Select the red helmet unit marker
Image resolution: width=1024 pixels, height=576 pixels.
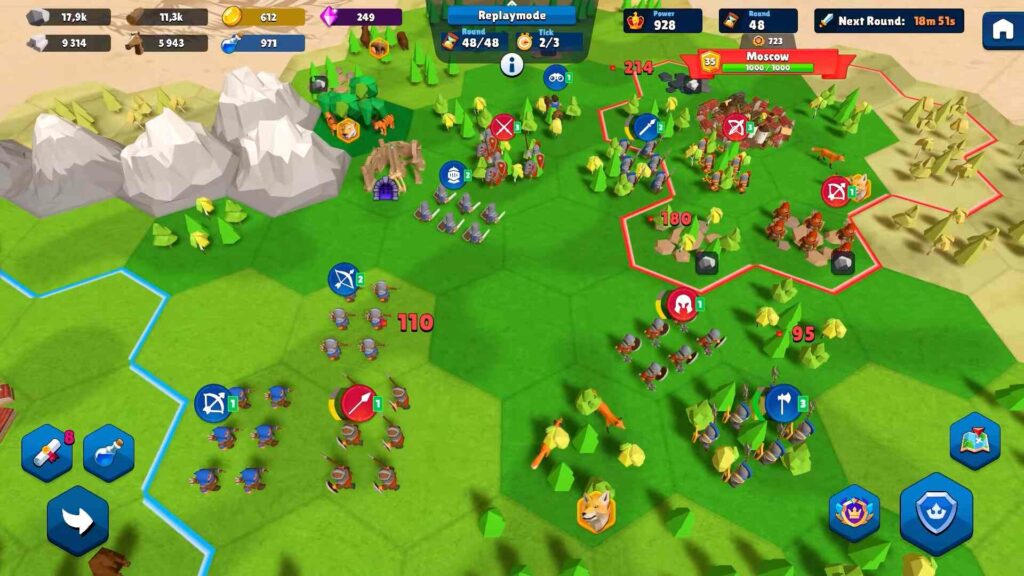click(682, 305)
